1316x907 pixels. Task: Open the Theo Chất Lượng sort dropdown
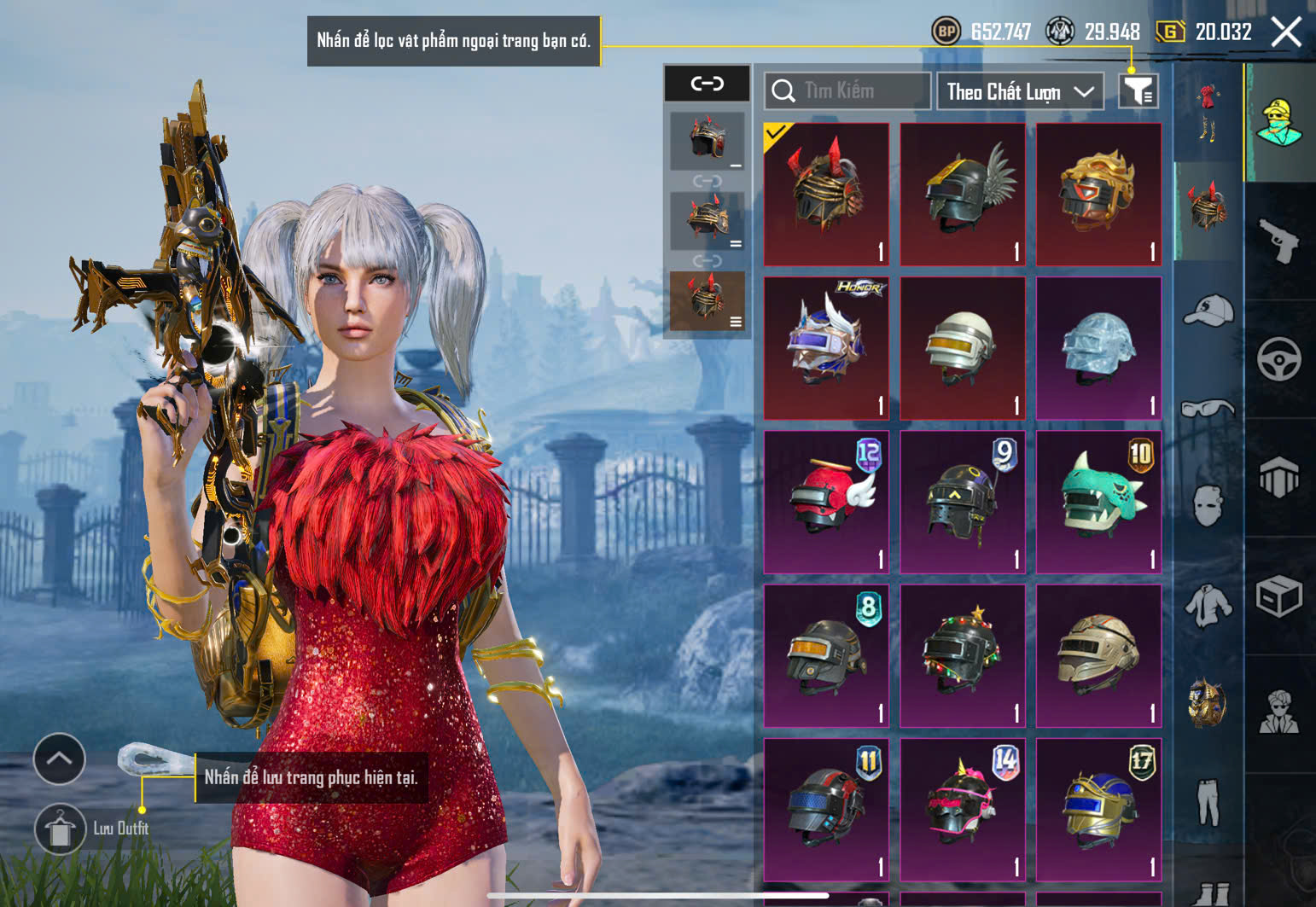(1020, 91)
